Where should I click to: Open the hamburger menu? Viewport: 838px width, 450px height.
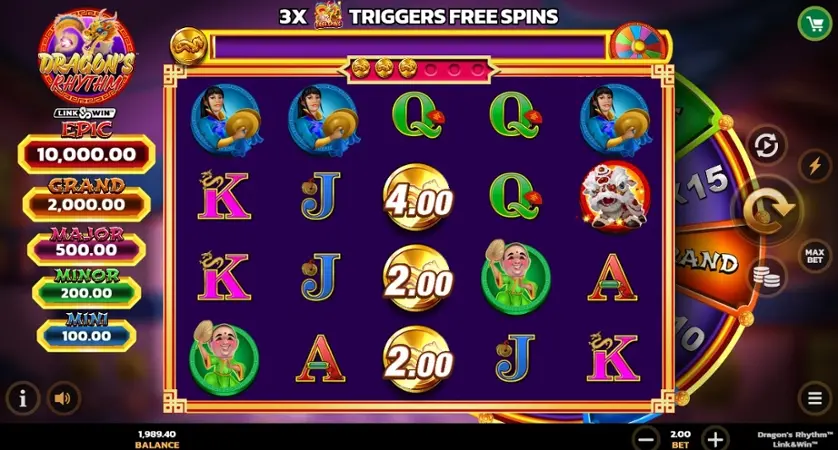(815, 398)
